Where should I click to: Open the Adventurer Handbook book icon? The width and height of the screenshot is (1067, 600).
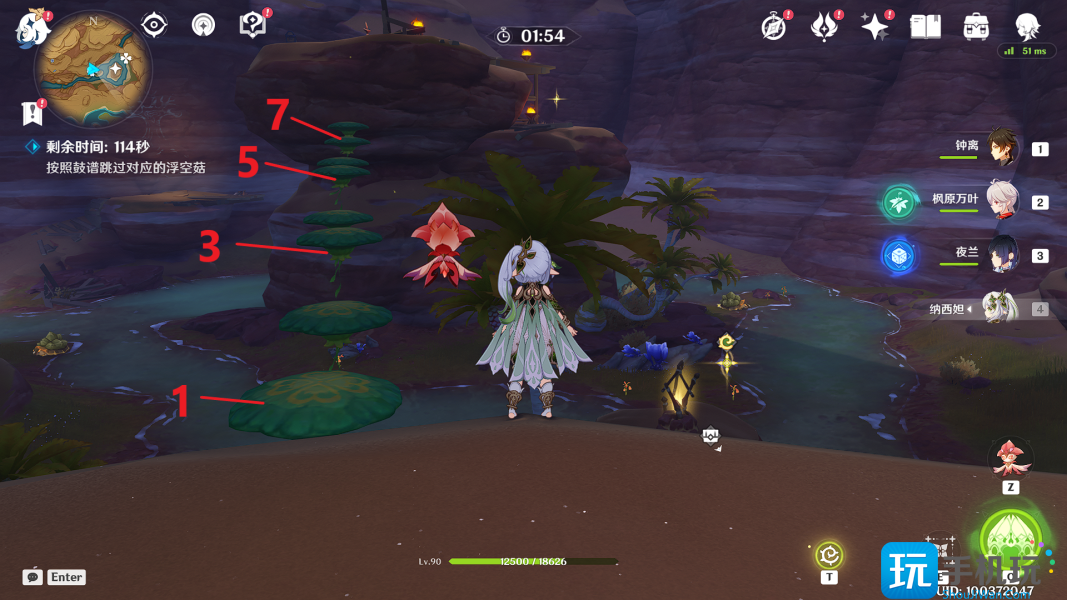point(925,27)
